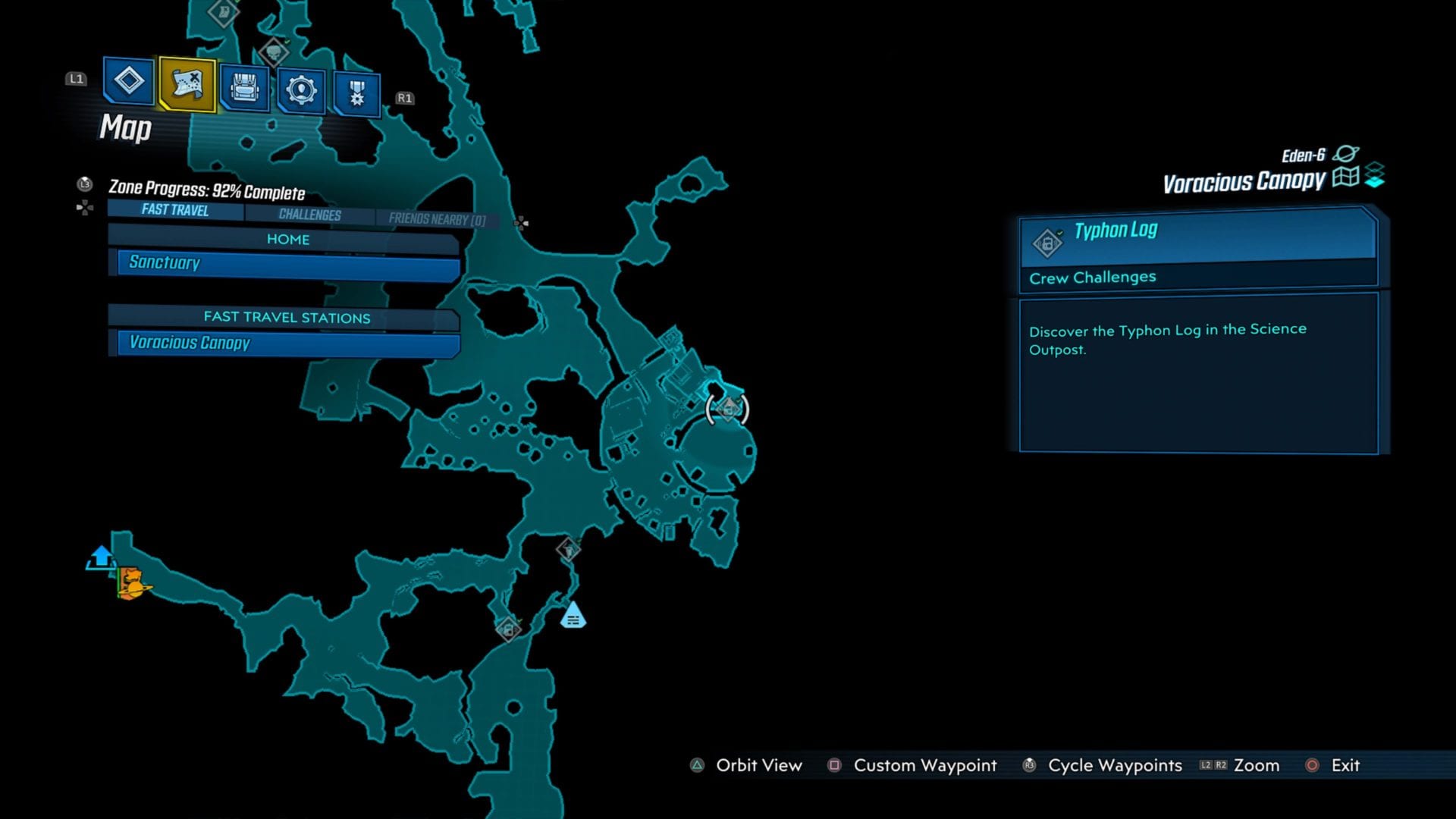Toggle the map layers icon beside zone name

[x=1375, y=175]
